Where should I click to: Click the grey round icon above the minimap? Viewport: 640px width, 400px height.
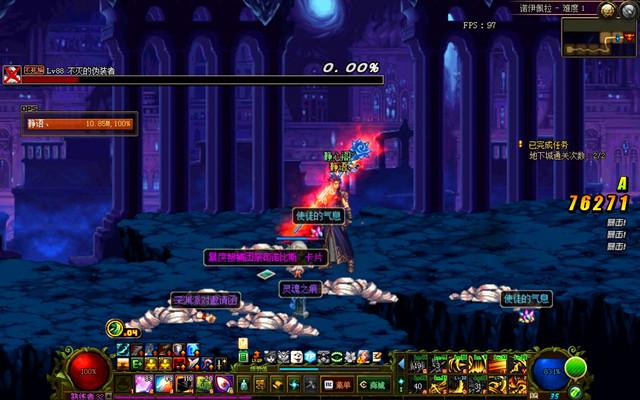(x=627, y=10)
